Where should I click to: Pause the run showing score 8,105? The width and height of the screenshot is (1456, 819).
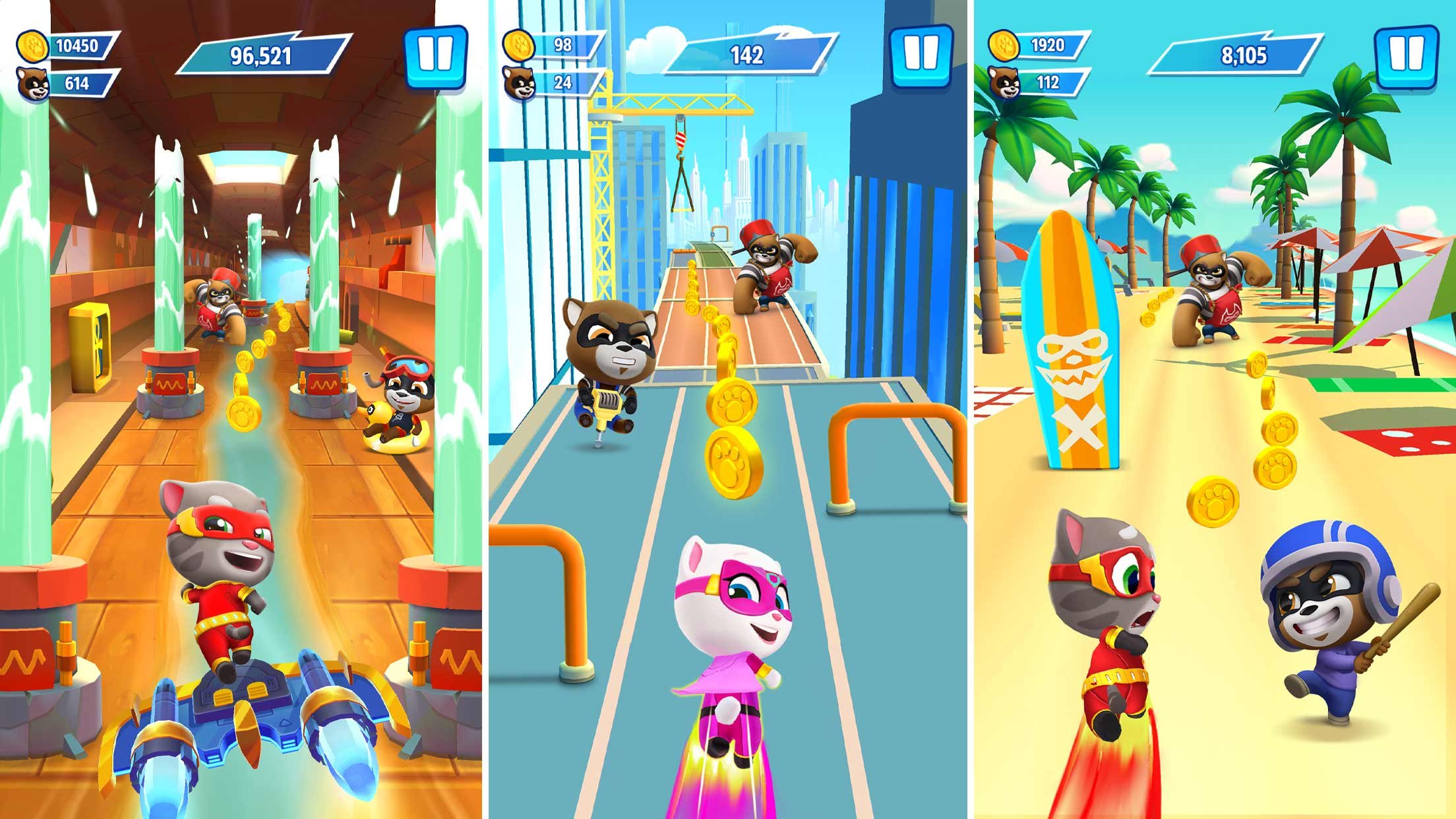tap(1406, 55)
